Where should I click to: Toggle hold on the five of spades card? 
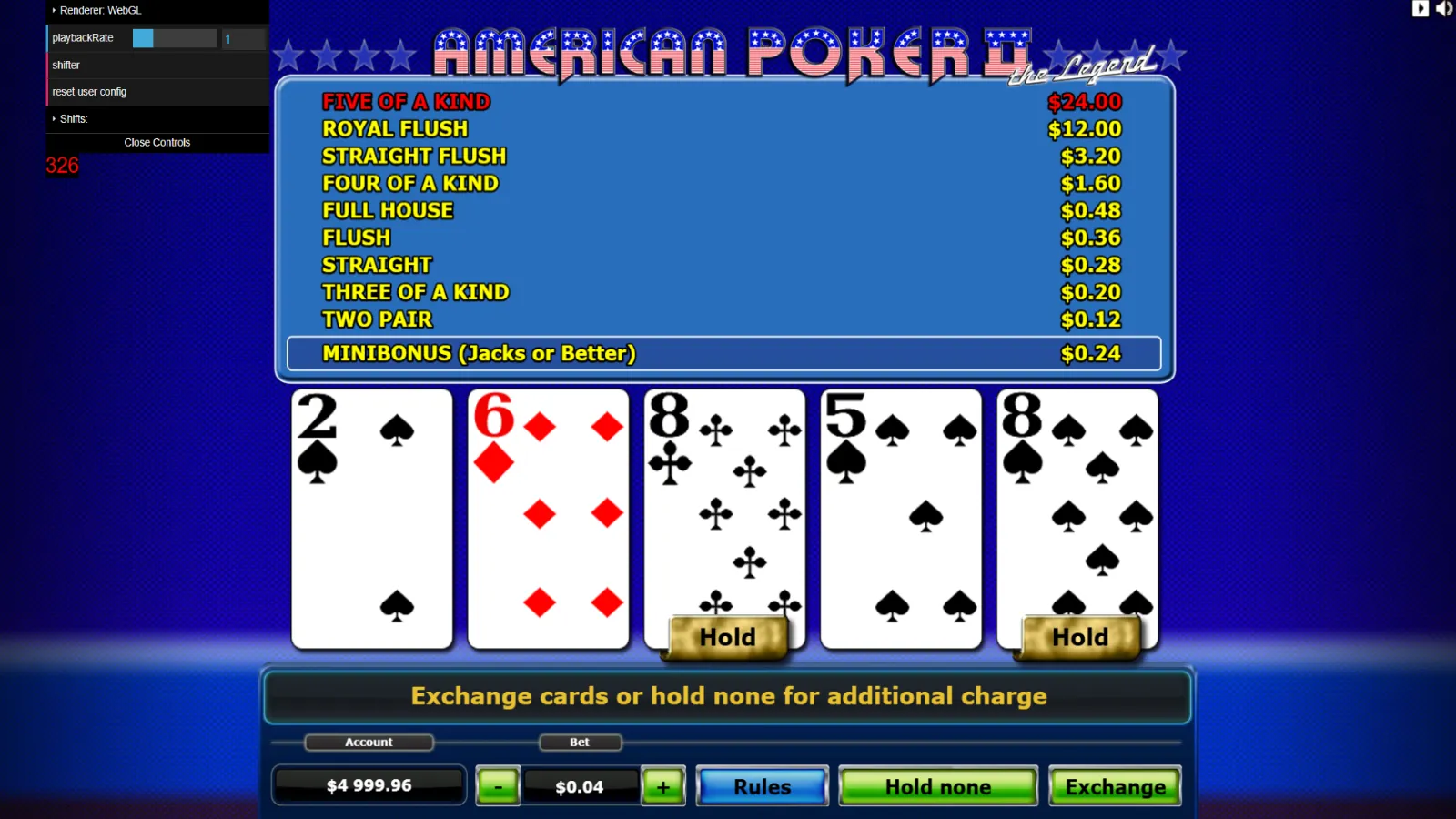coord(901,519)
